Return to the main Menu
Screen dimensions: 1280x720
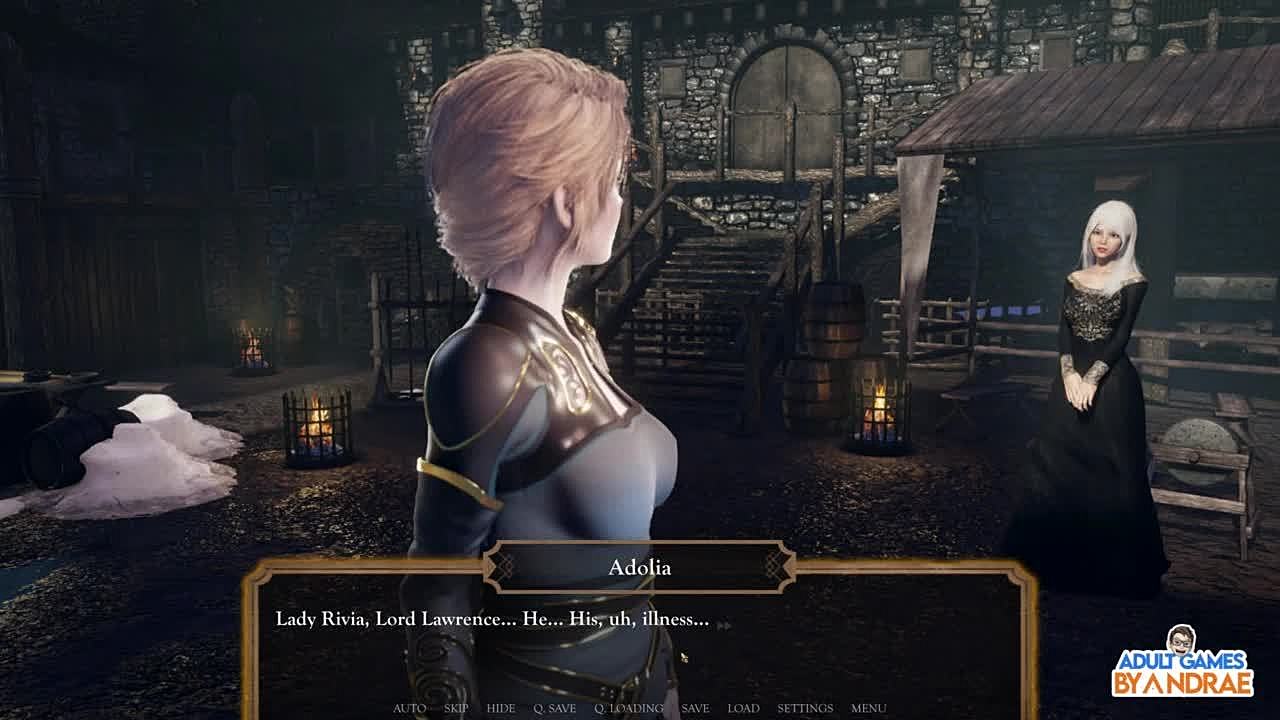tap(868, 708)
